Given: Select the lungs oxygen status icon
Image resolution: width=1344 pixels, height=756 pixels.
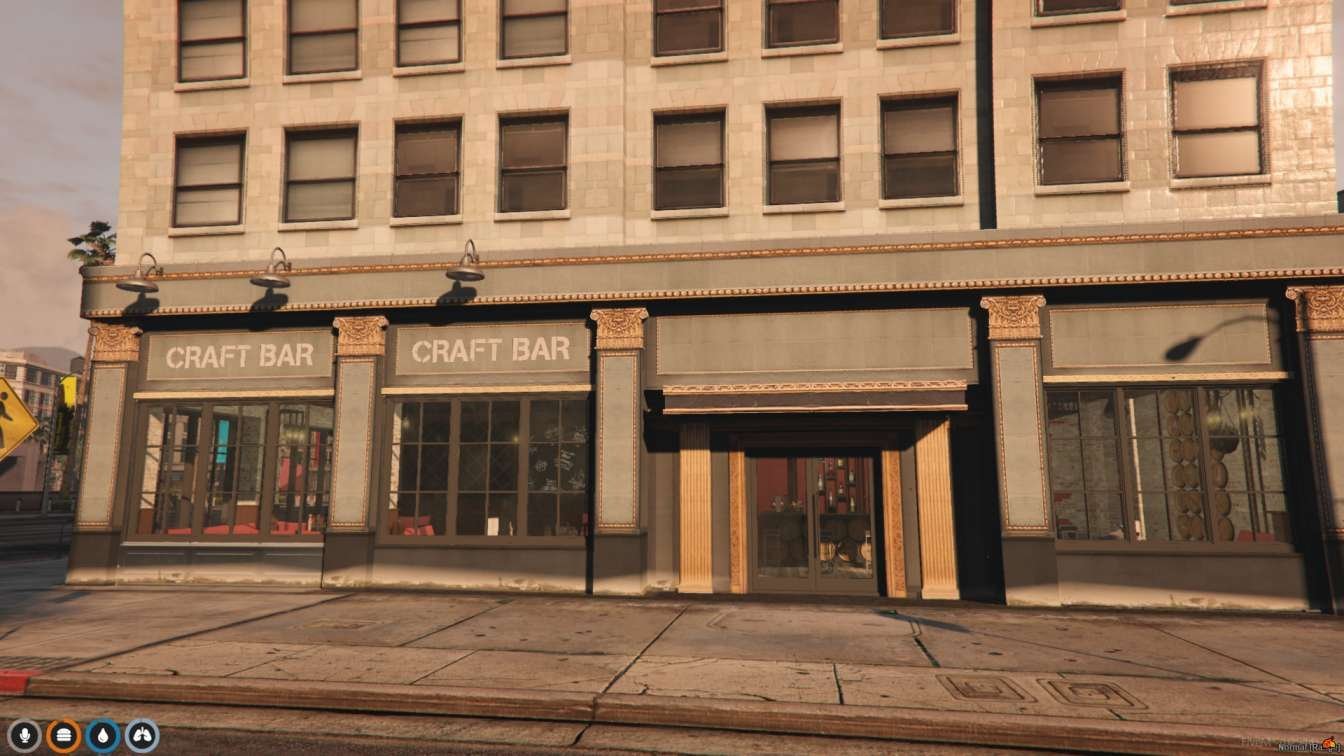Looking at the screenshot, I should (142, 736).
